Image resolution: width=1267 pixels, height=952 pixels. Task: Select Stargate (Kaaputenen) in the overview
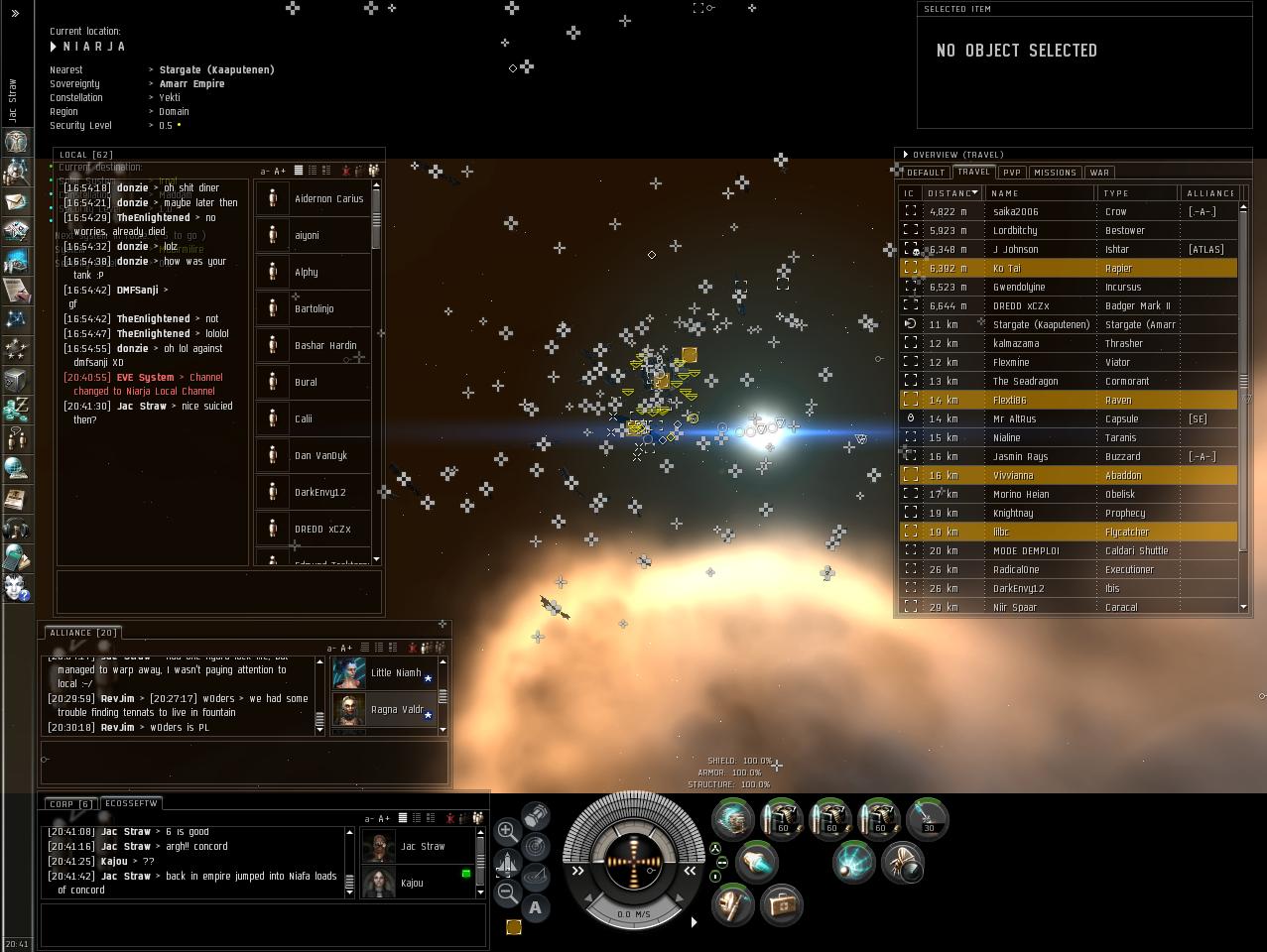click(x=1041, y=324)
